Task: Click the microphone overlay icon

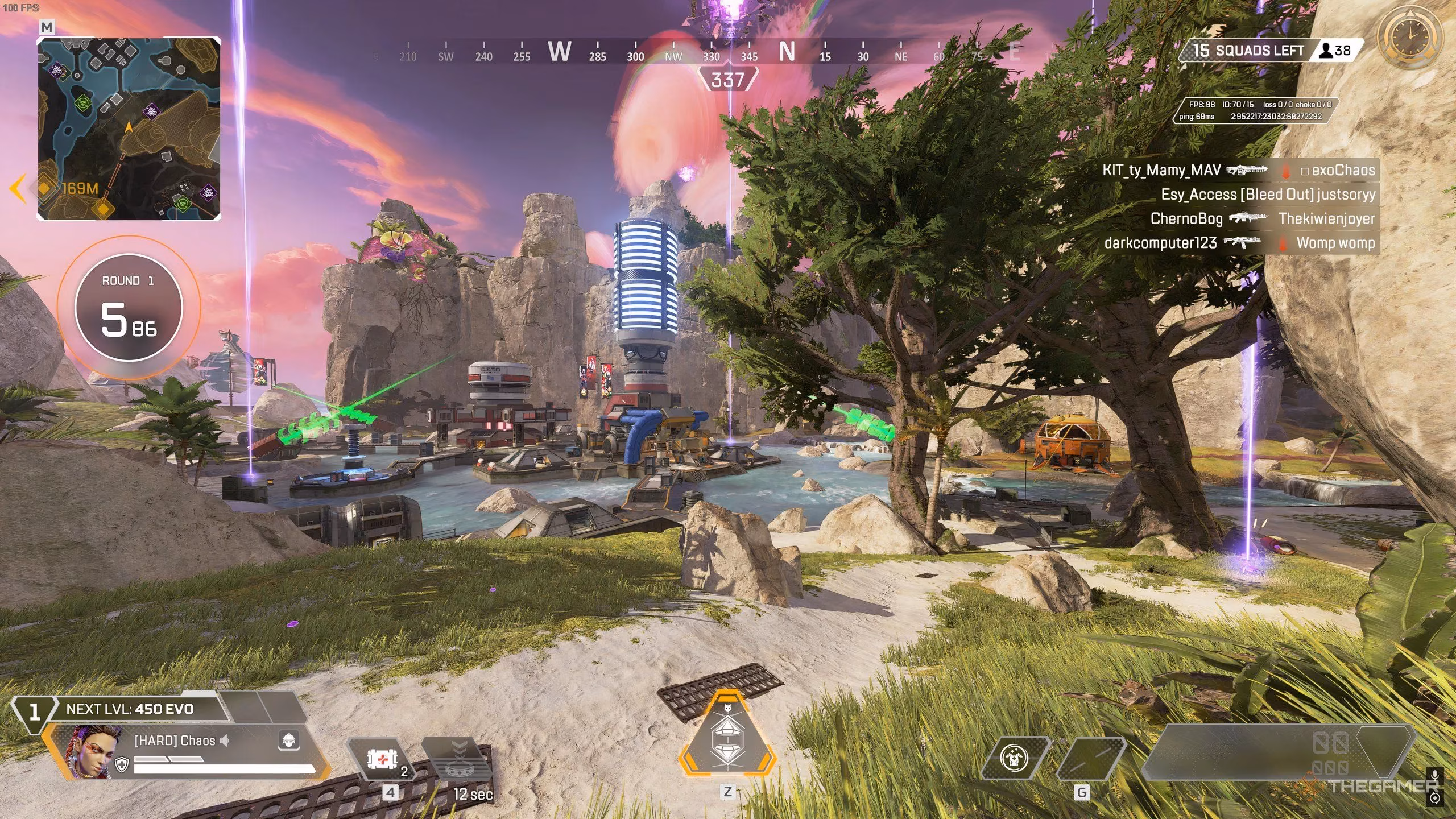Action: pyautogui.click(x=1435, y=776)
